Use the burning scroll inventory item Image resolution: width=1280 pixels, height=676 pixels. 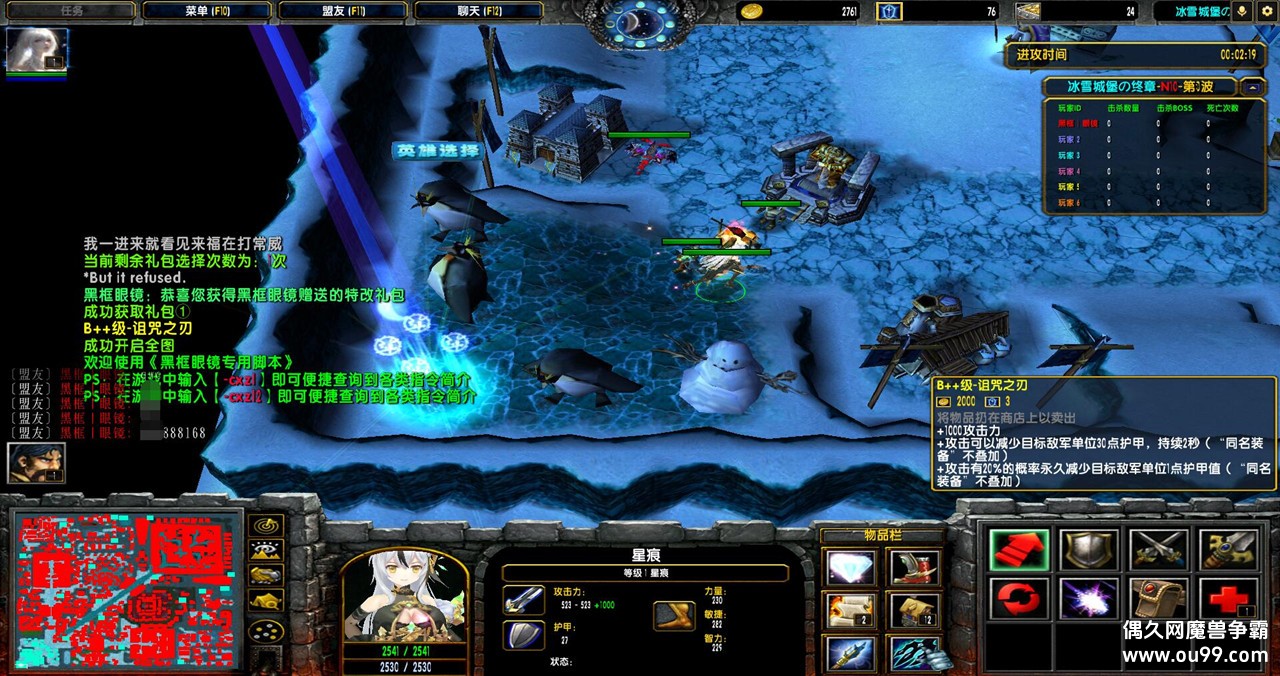[x=850, y=610]
